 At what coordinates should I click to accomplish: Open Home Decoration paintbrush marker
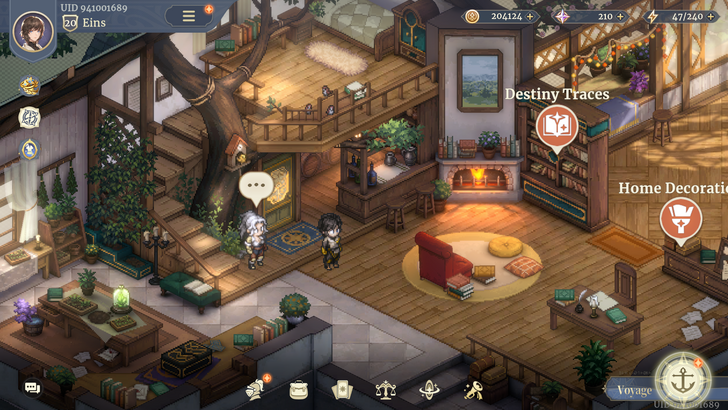[x=680, y=220]
